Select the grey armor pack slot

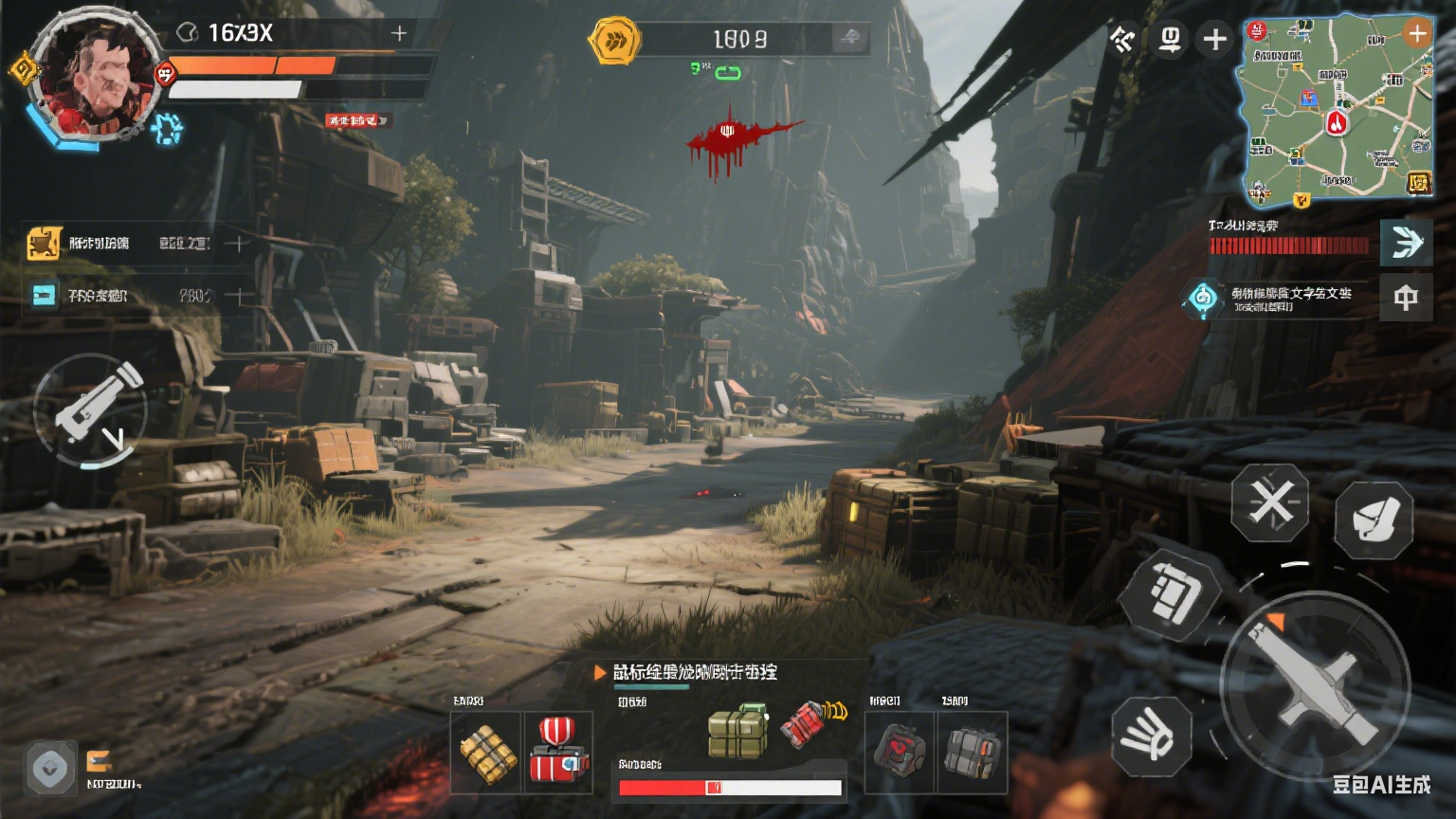[x=972, y=753]
